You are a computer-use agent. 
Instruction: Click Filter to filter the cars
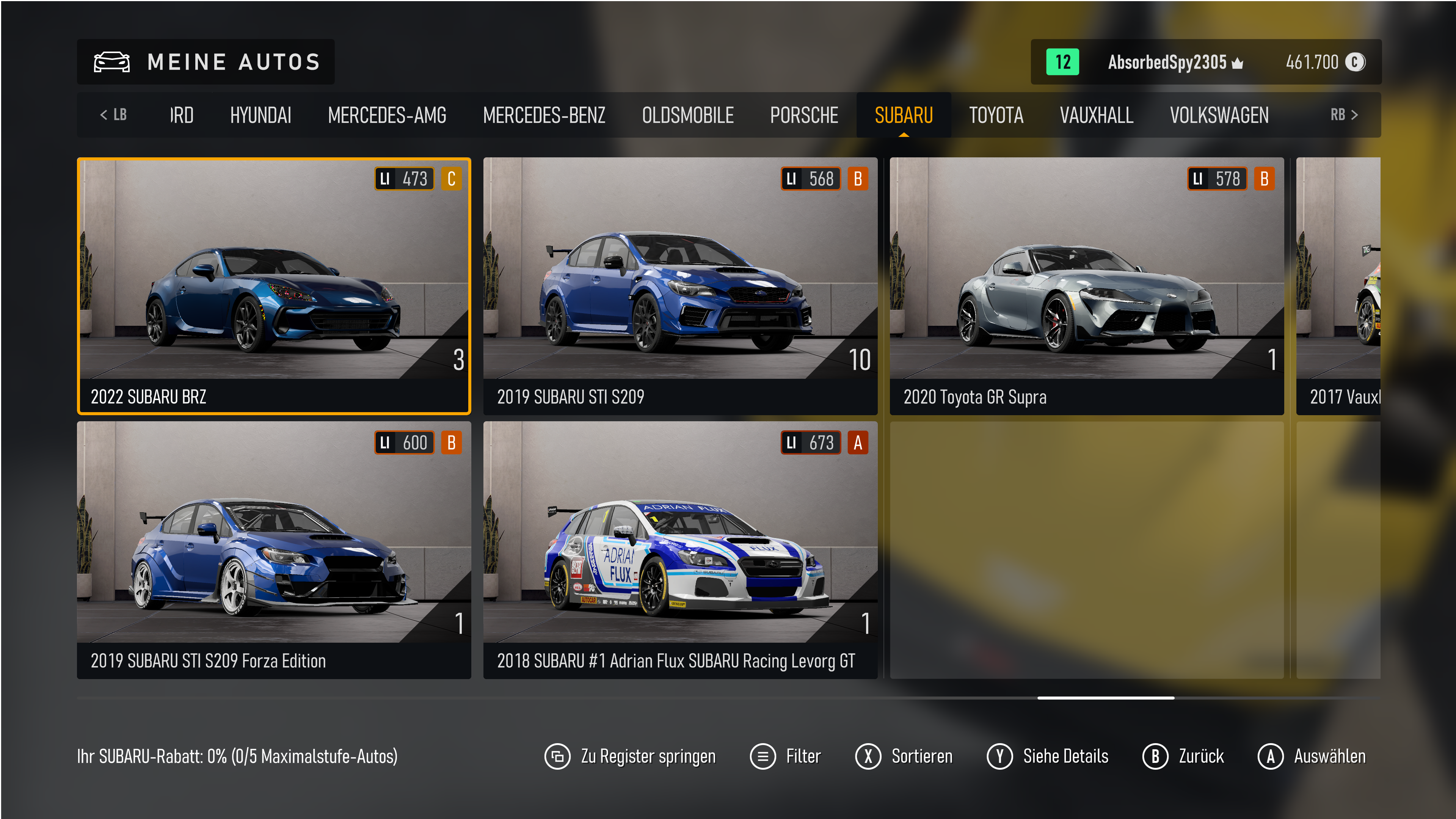[786, 756]
